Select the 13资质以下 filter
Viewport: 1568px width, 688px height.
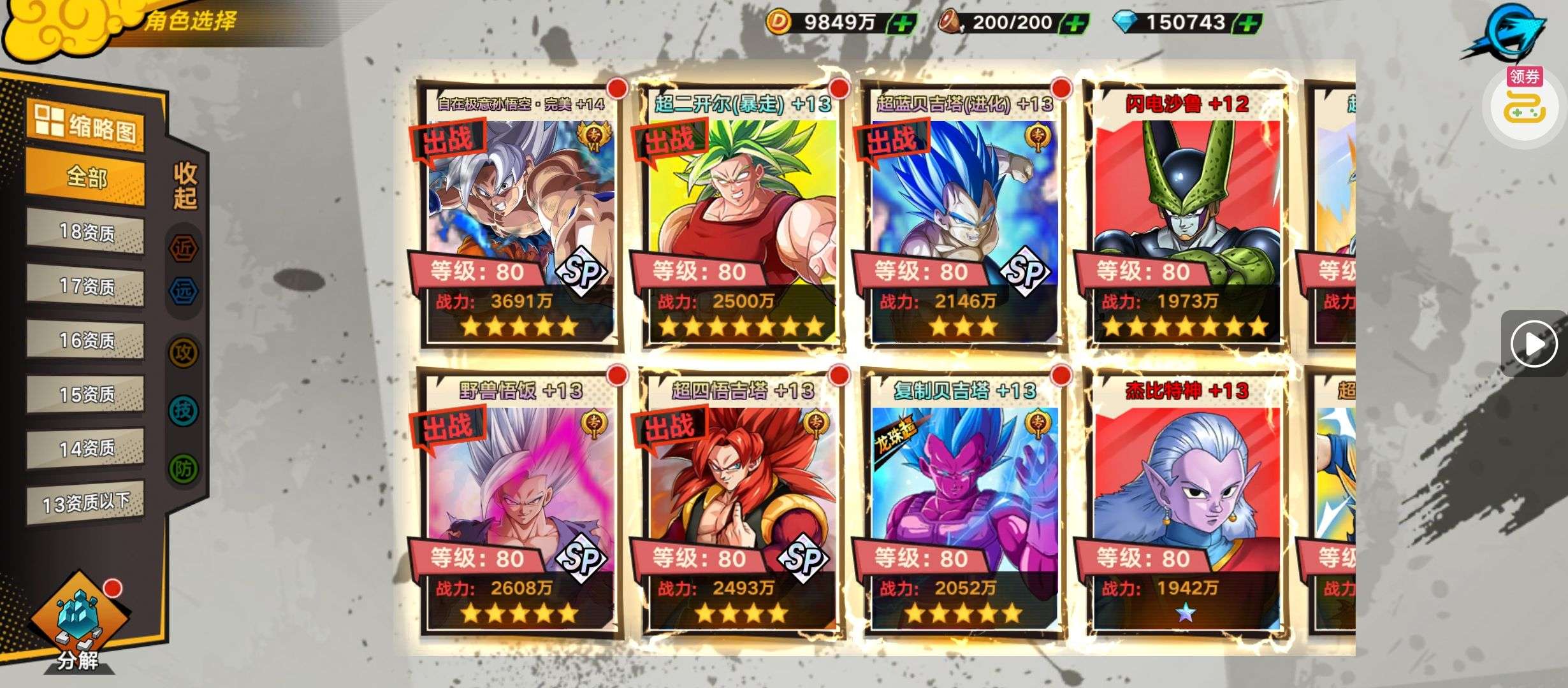coord(85,503)
